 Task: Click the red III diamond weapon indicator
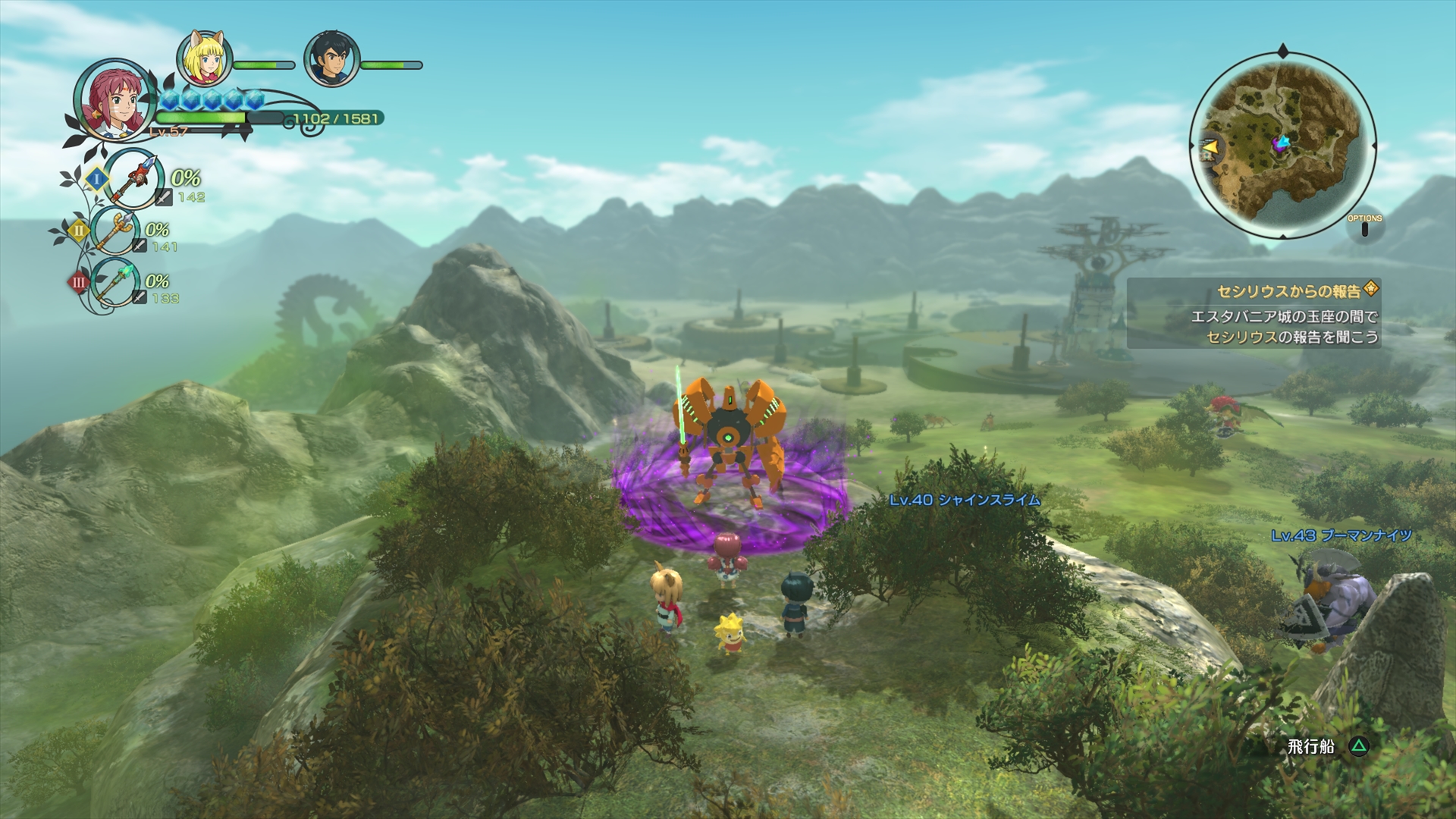[x=78, y=282]
